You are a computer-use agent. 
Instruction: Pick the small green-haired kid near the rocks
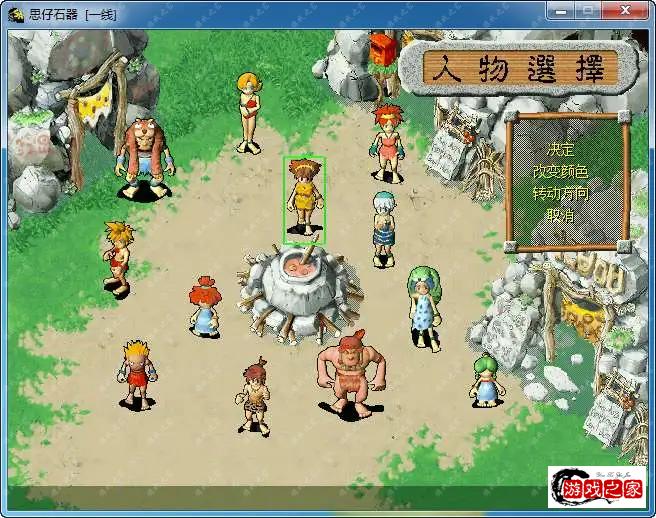click(x=486, y=380)
